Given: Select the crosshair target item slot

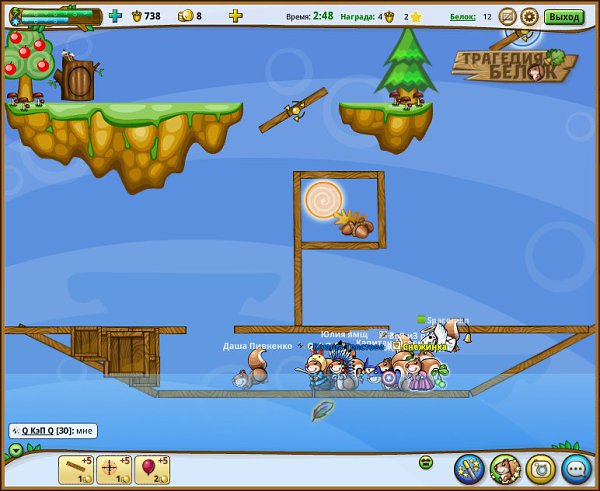Looking at the screenshot, I should pyautogui.click(x=113, y=469).
